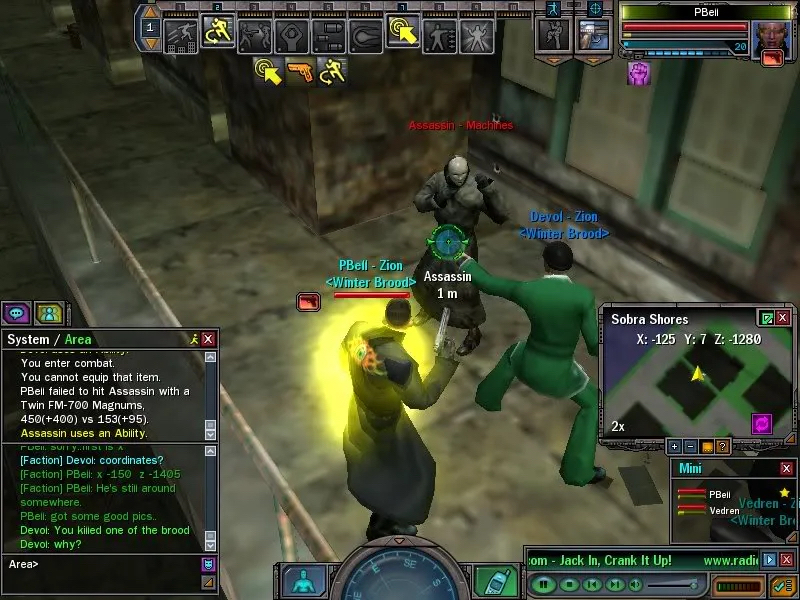Close the System / Area chat window
Image resolution: width=800 pixels, height=600 pixels.
pos(208,340)
